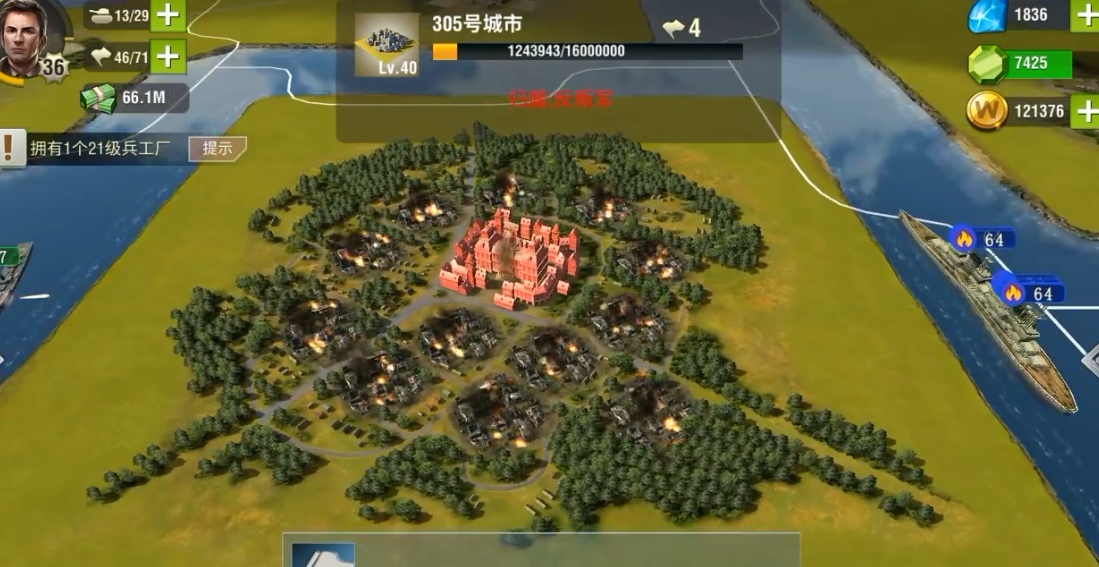Image resolution: width=1099 pixels, height=567 pixels.
Task: Click the 提示 hint button
Action: pyautogui.click(x=217, y=148)
